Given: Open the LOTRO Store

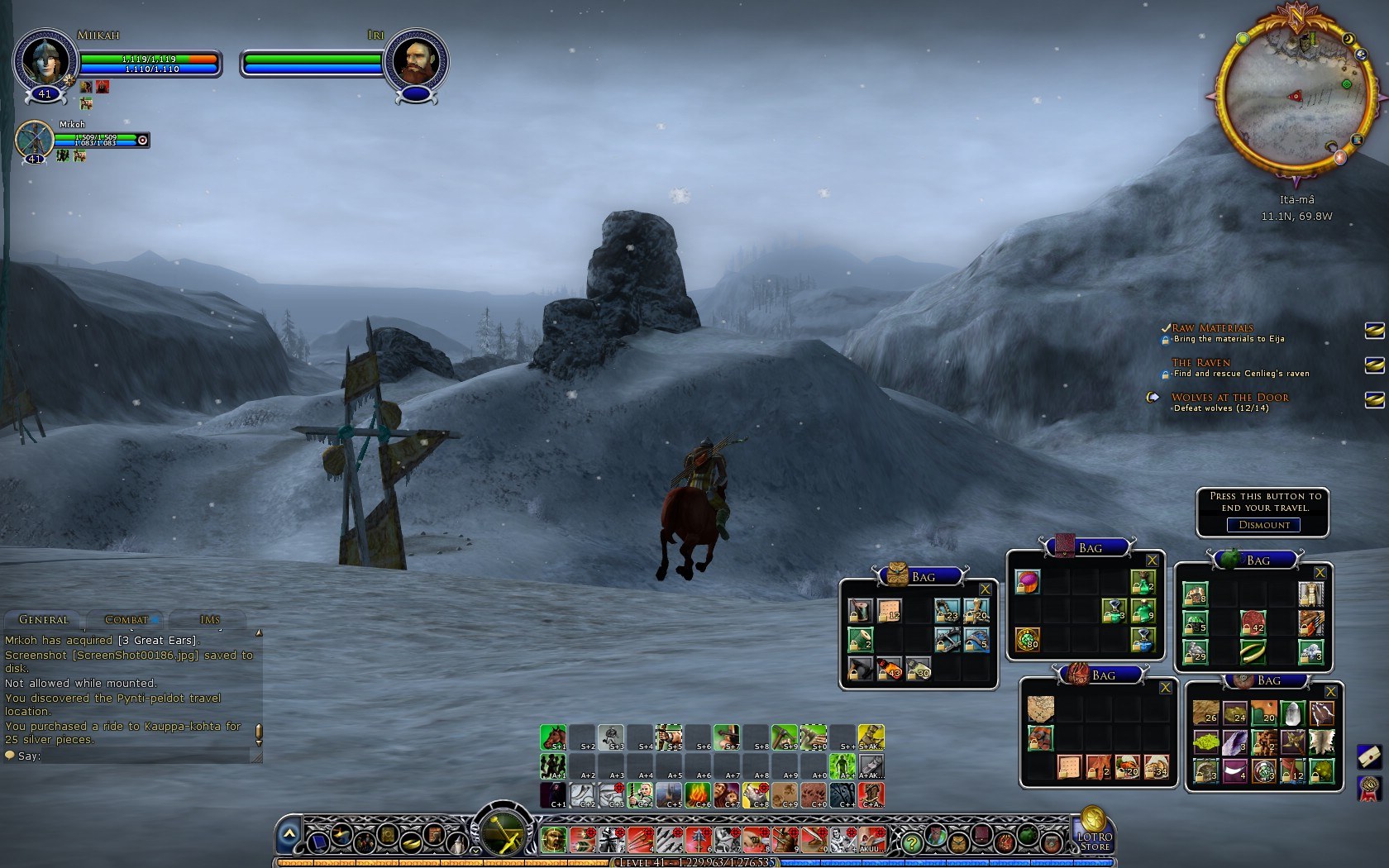Looking at the screenshot, I should pos(1093,830).
